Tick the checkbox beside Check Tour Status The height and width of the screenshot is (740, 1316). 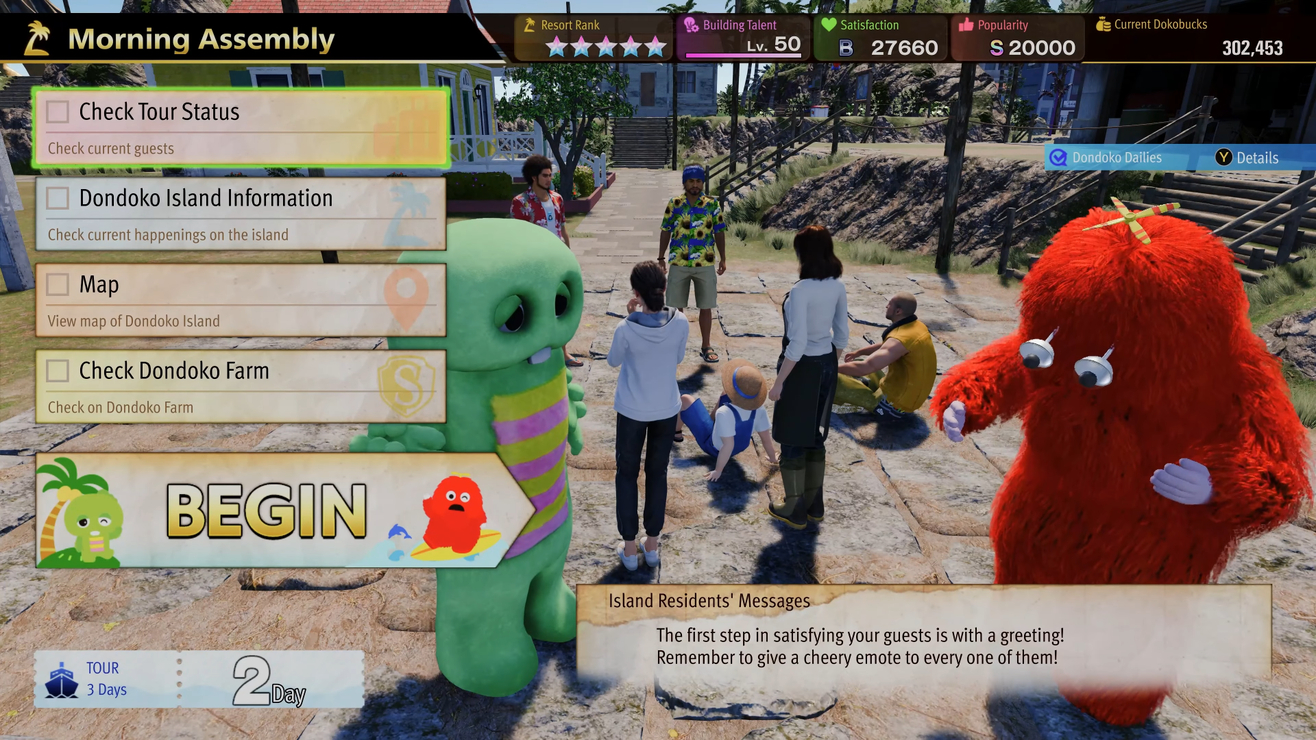tap(58, 112)
